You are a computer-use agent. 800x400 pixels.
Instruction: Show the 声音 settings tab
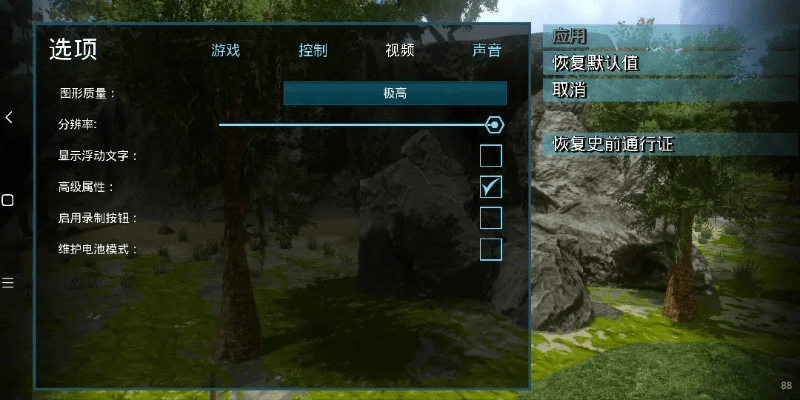click(487, 51)
